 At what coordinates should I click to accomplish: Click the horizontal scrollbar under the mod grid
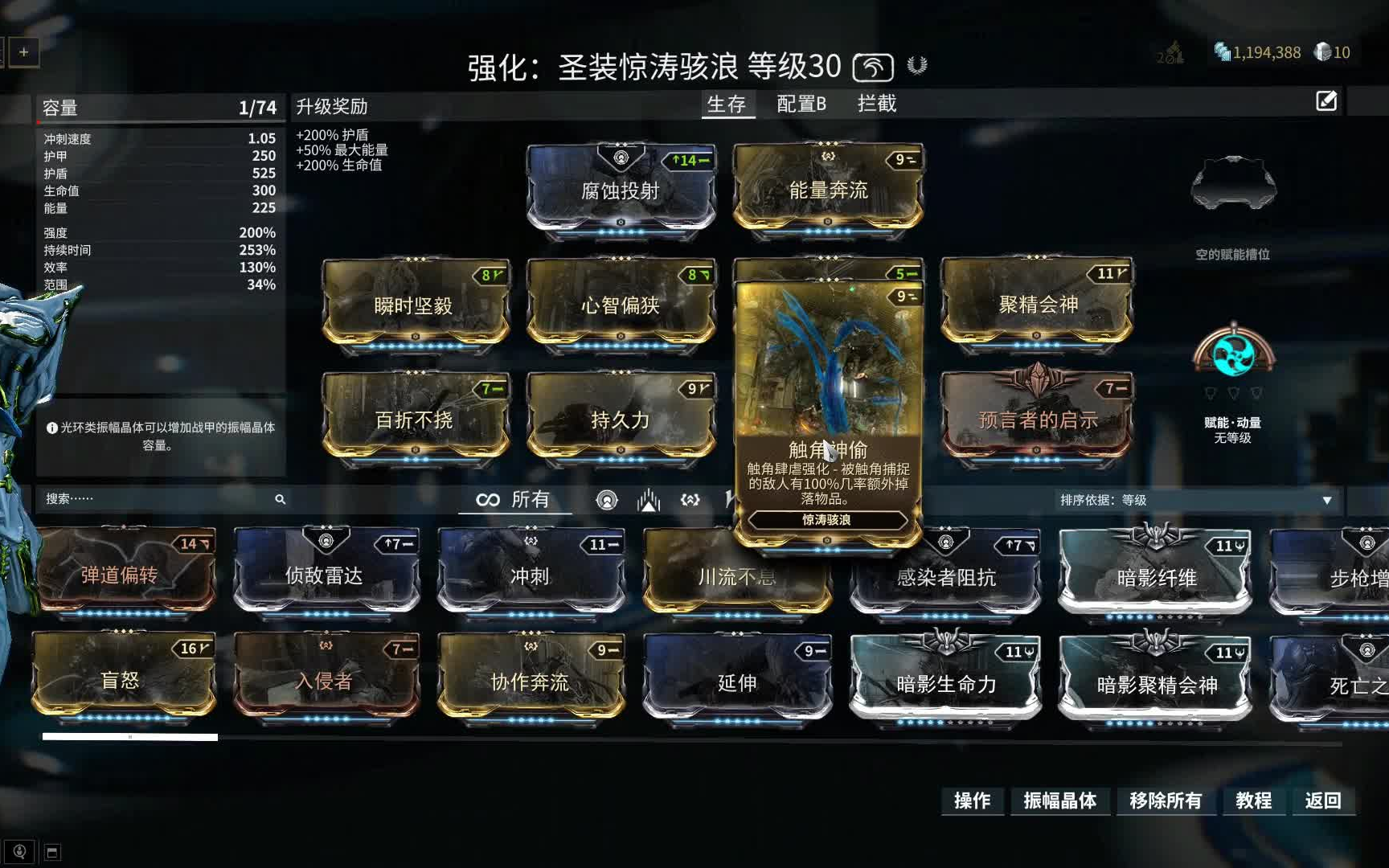click(x=129, y=735)
